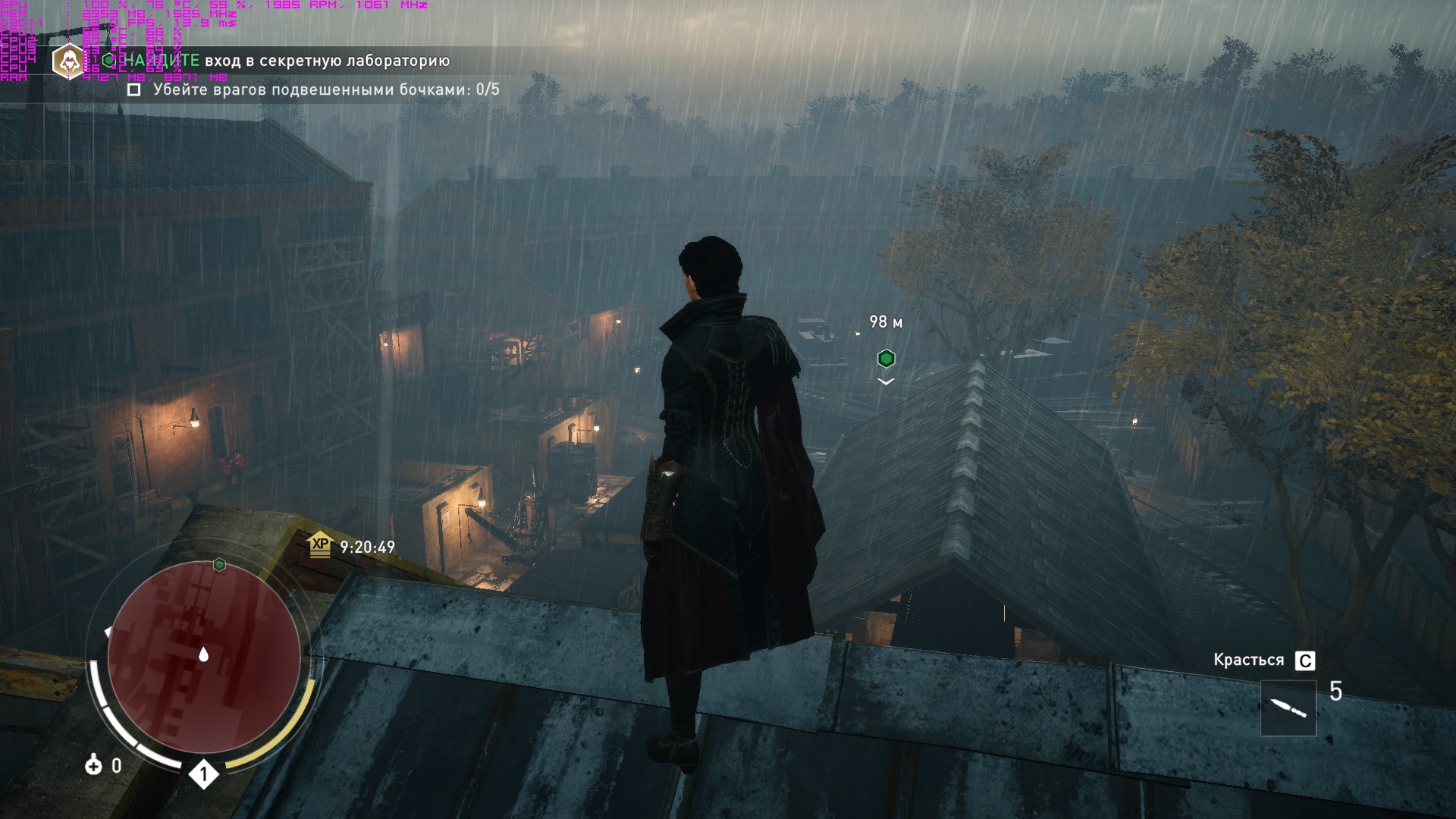Toggle the hanging barrels optional objective checkbox
Viewport: 1456px width, 819px height.
tap(134, 89)
